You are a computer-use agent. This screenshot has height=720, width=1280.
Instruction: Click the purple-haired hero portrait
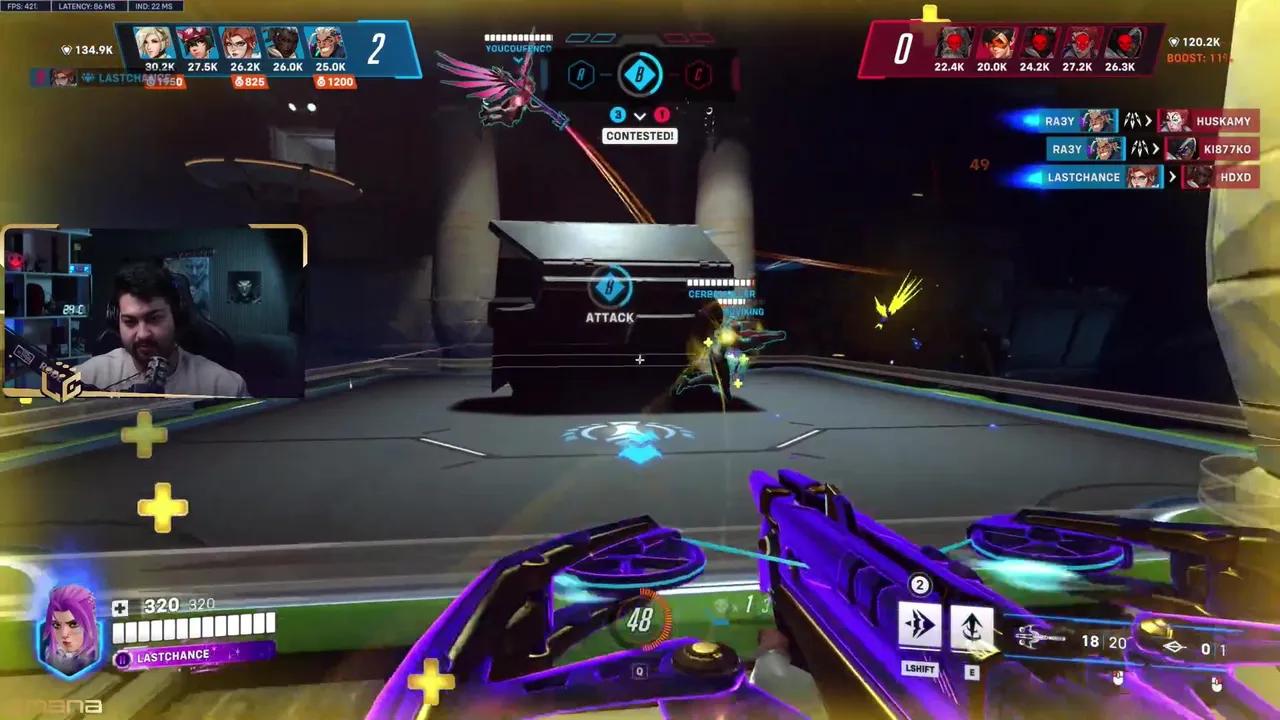70,629
